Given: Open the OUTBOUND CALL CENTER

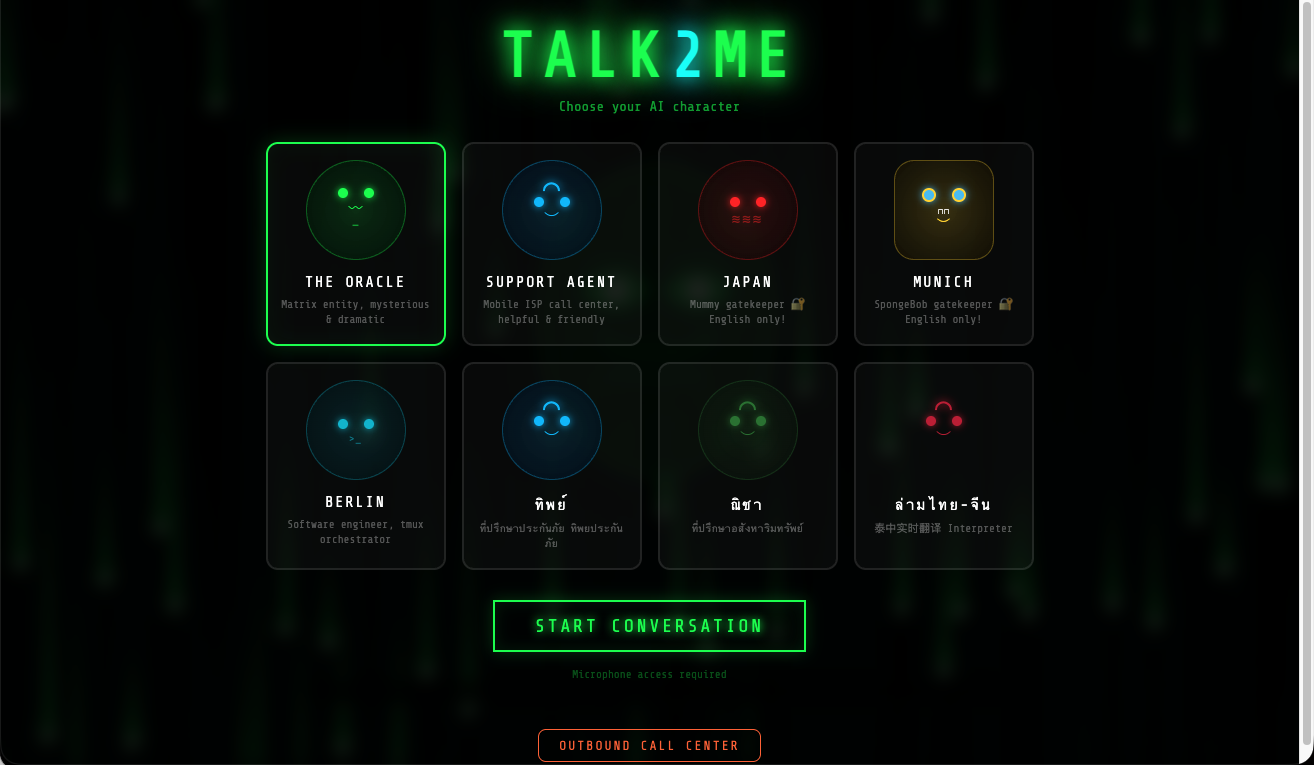Looking at the screenshot, I should coord(649,745).
